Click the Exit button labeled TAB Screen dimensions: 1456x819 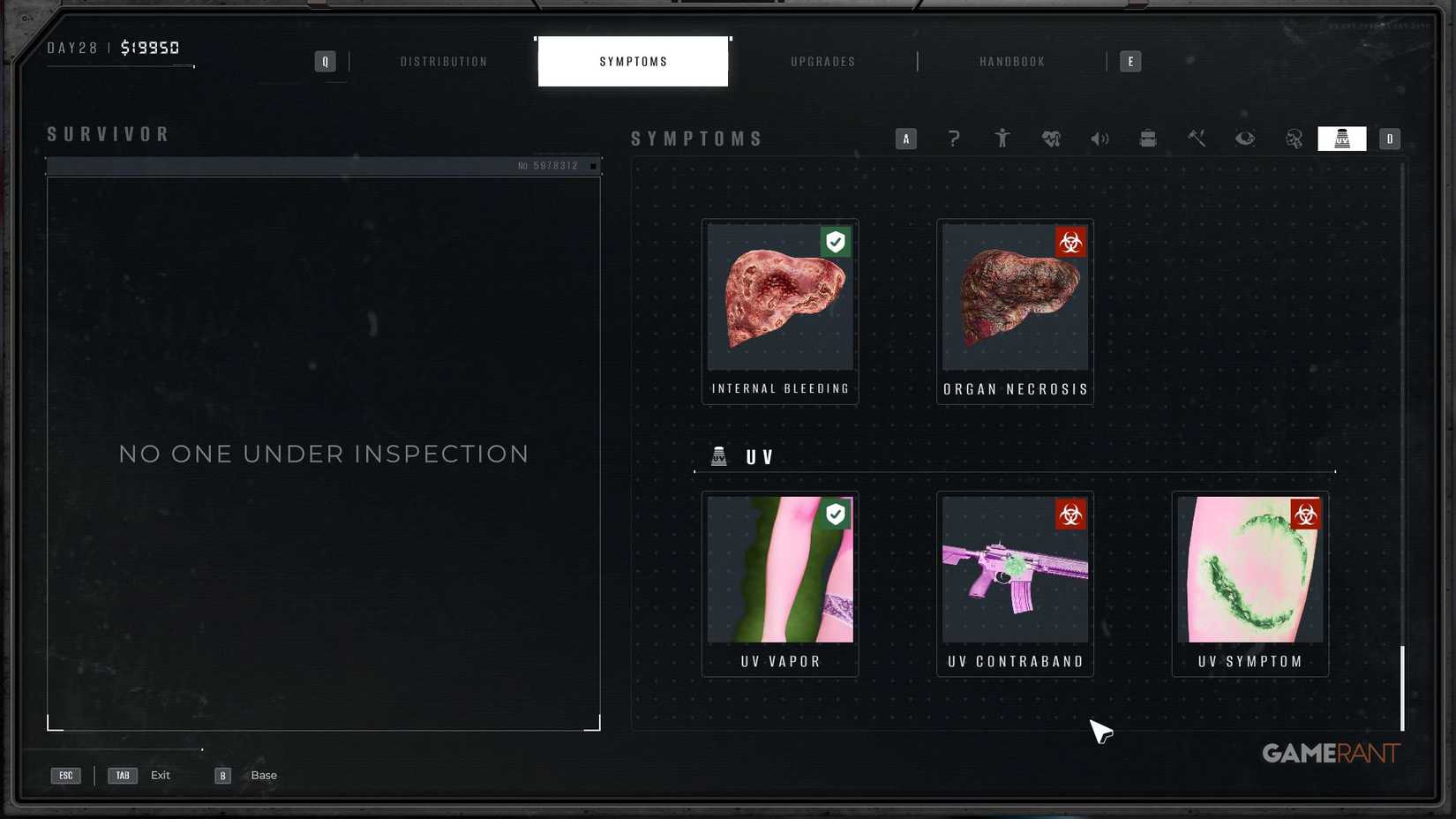pos(122,775)
